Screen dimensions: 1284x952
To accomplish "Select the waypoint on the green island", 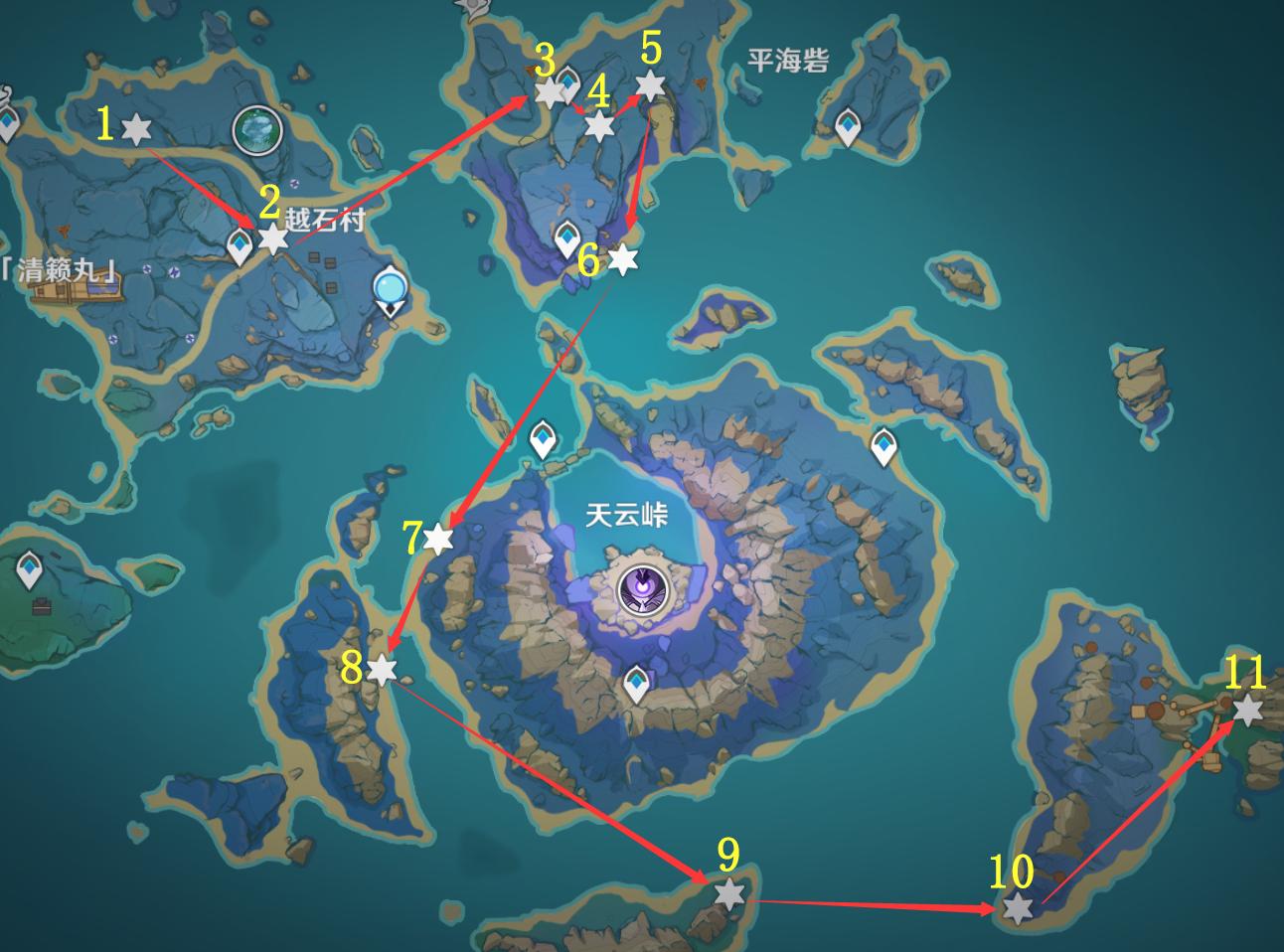I will pos(30,570).
